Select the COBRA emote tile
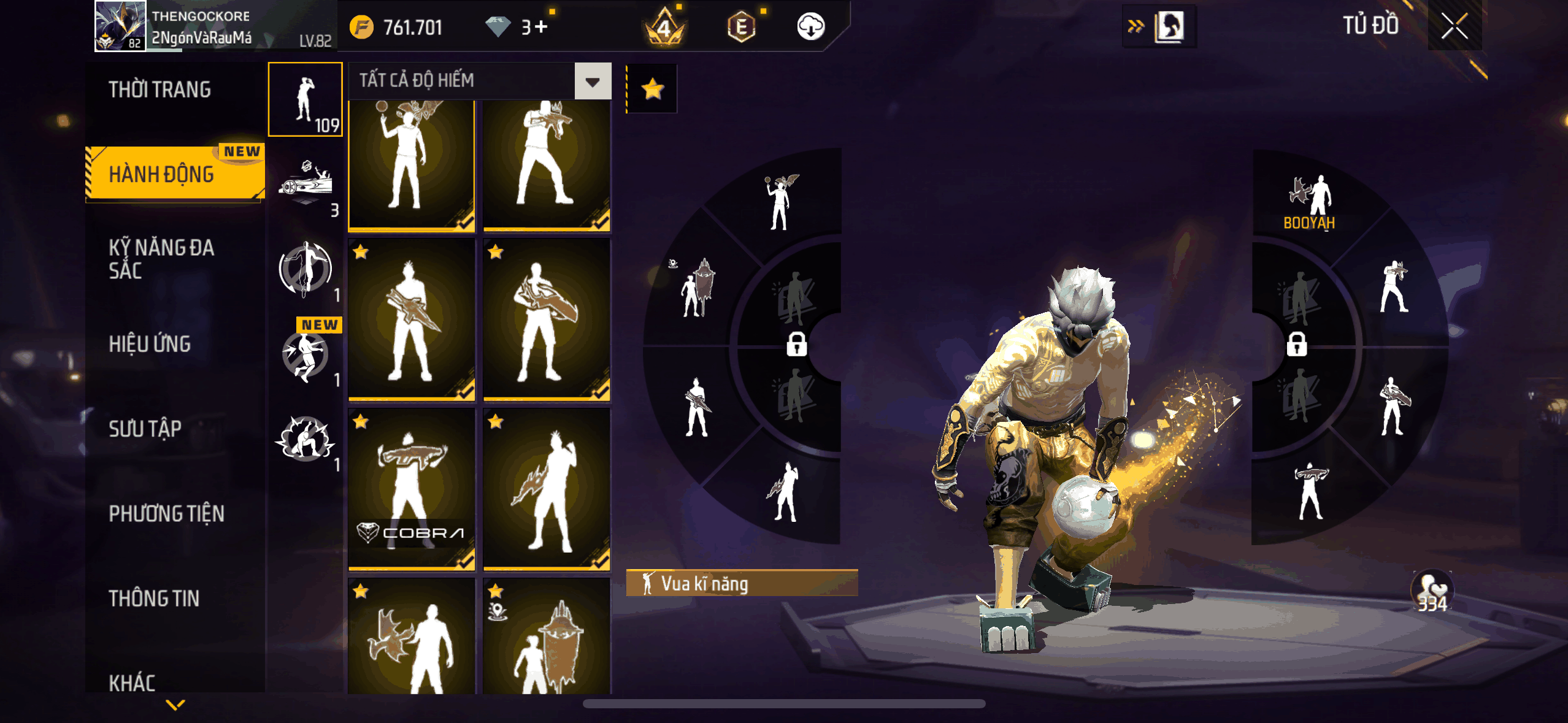This screenshot has width=1568, height=723. click(412, 489)
